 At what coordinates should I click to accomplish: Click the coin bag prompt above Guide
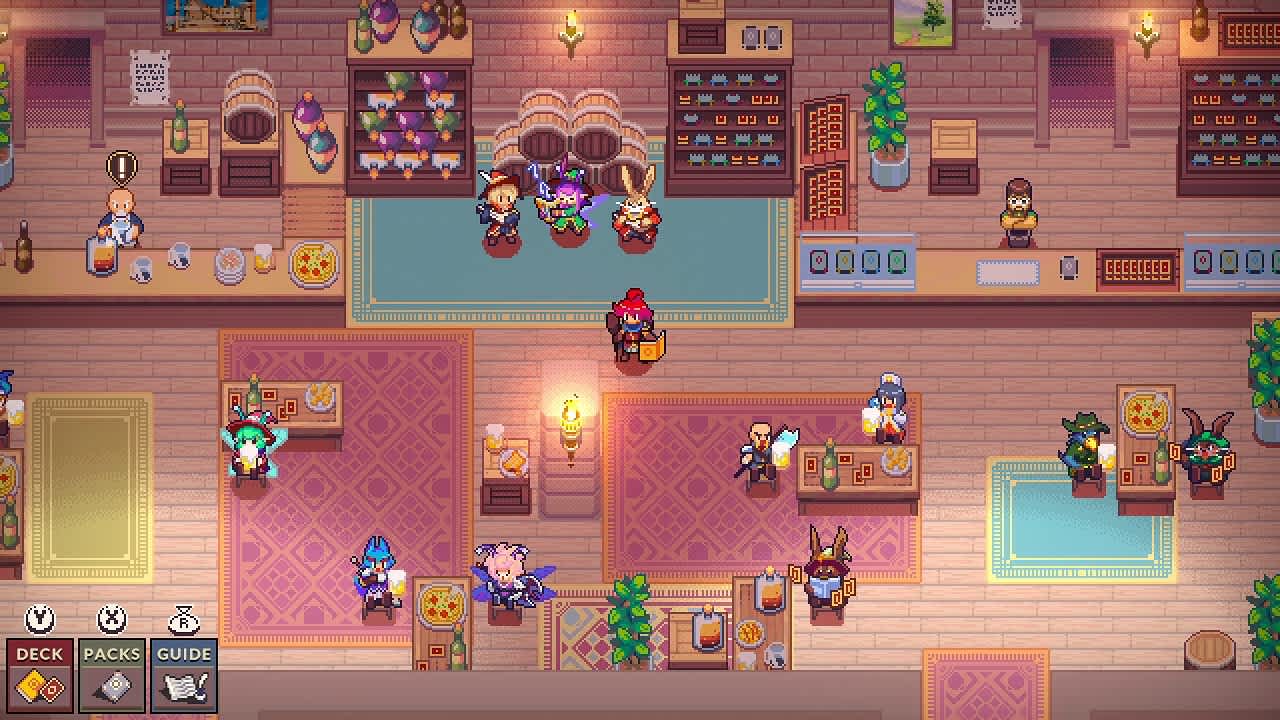(184, 620)
